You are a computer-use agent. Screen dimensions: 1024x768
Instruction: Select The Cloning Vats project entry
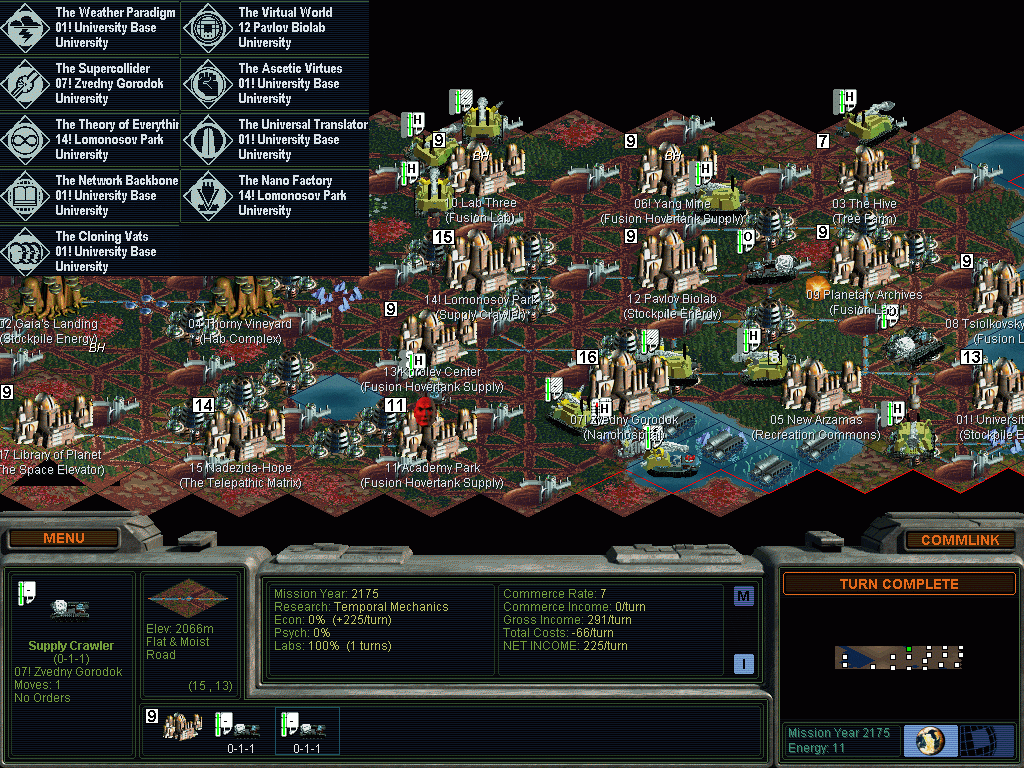click(x=91, y=252)
